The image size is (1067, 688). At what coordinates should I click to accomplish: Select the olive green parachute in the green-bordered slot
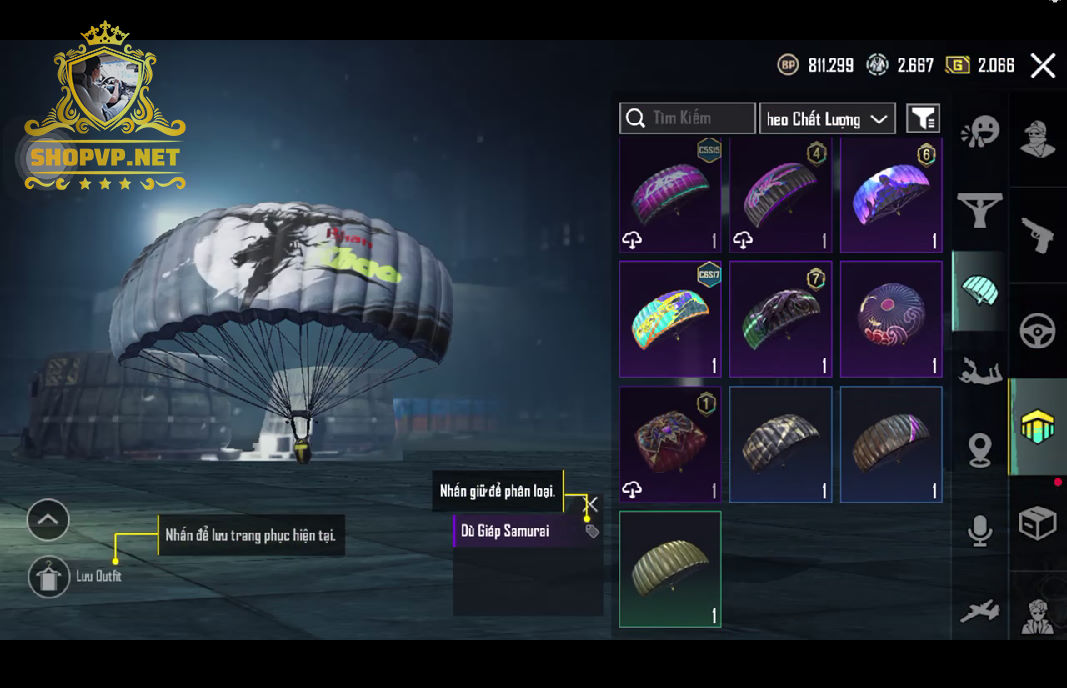click(x=670, y=569)
